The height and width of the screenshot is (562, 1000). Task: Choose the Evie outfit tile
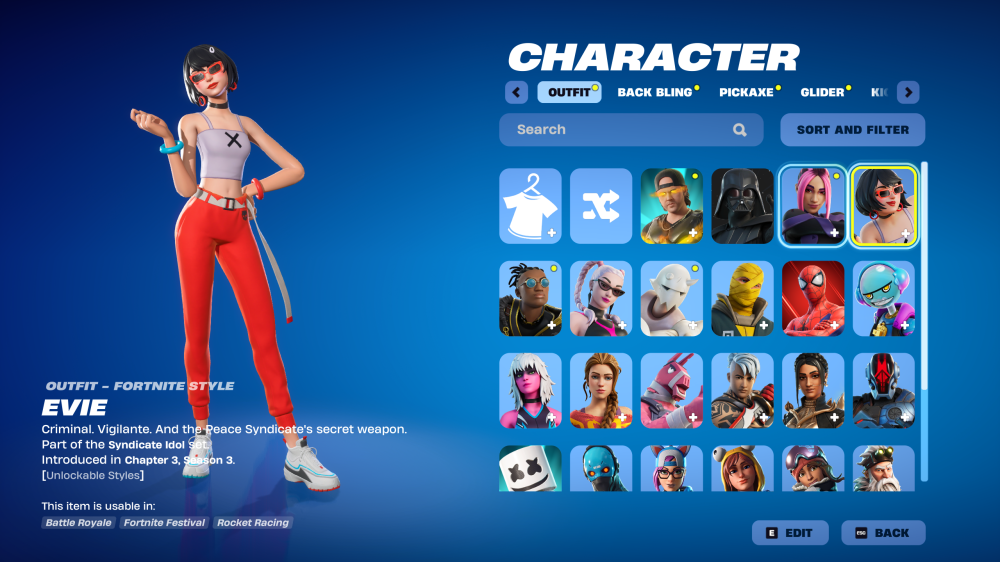click(883, 206)
